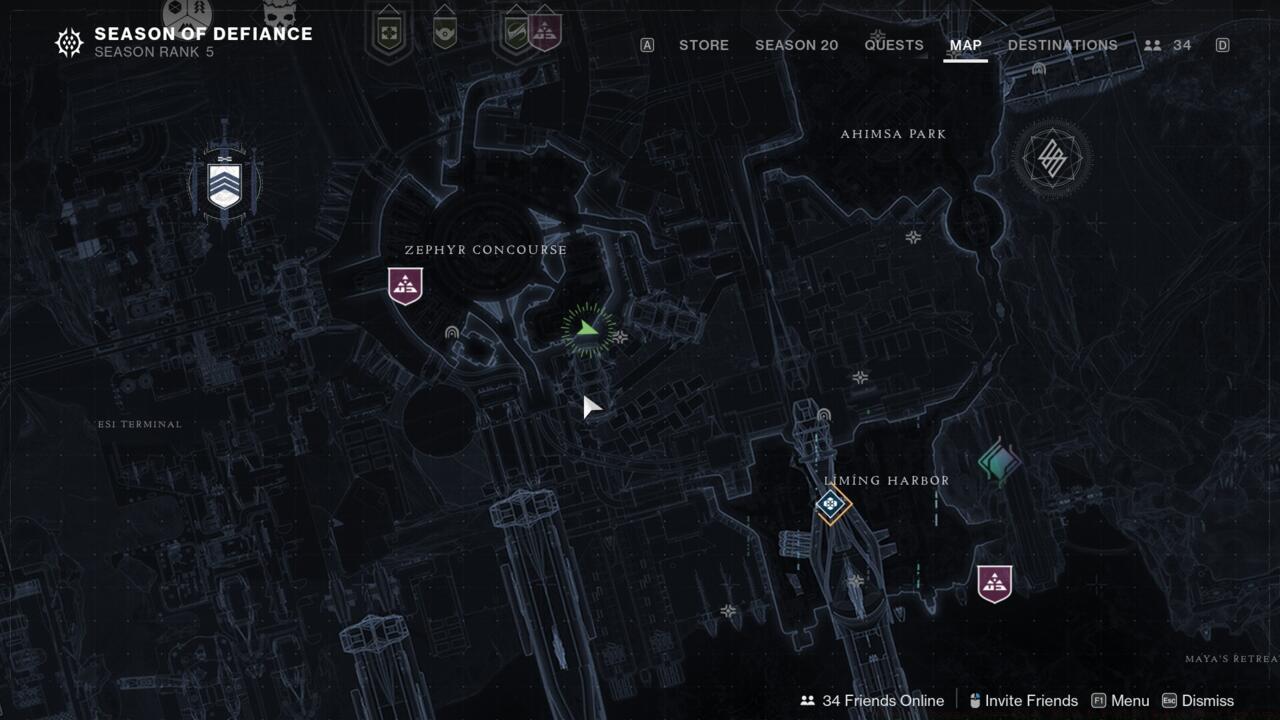Screen dimensions: 1280x720
Task: Select the Map tab
Action: [x=965, y=45]
